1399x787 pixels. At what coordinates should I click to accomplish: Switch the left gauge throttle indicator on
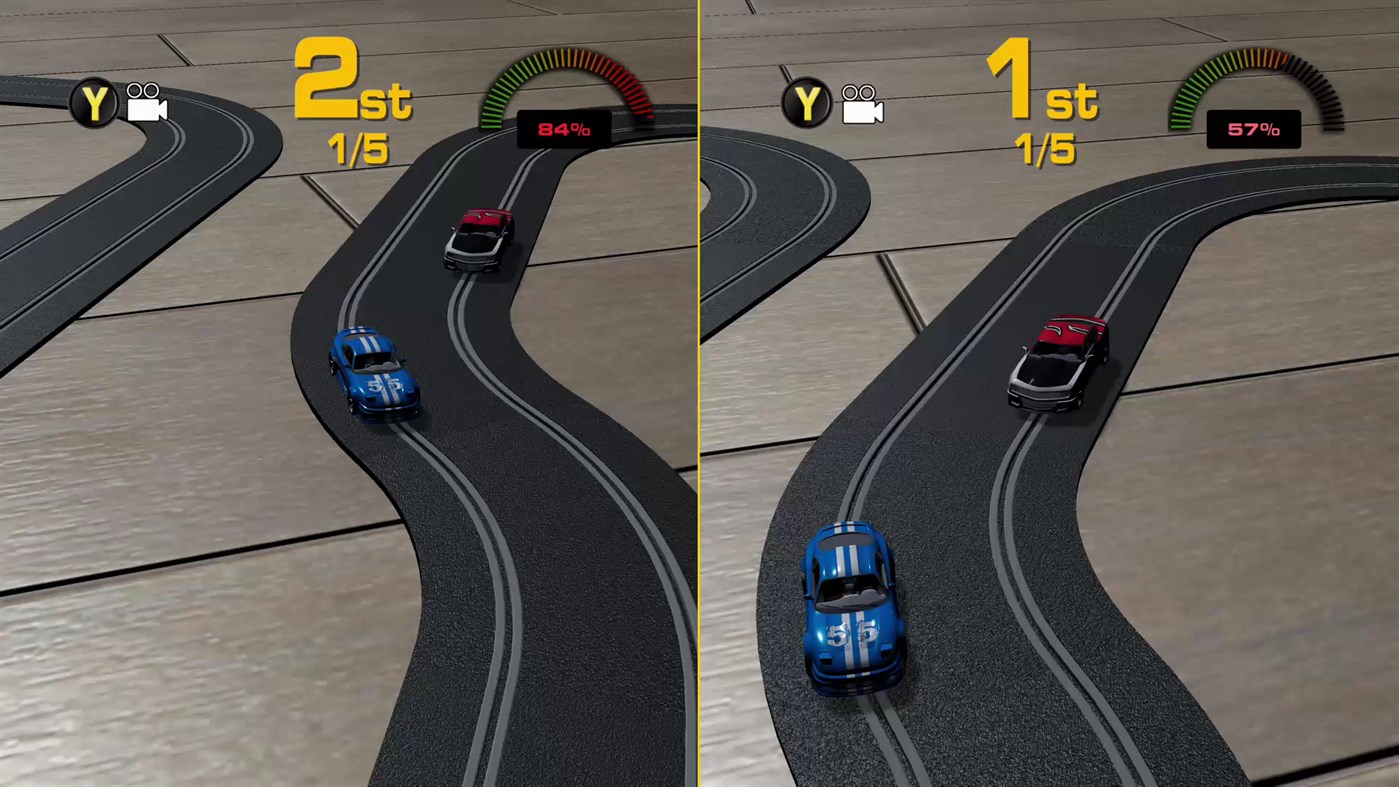[x=564, y=128]
